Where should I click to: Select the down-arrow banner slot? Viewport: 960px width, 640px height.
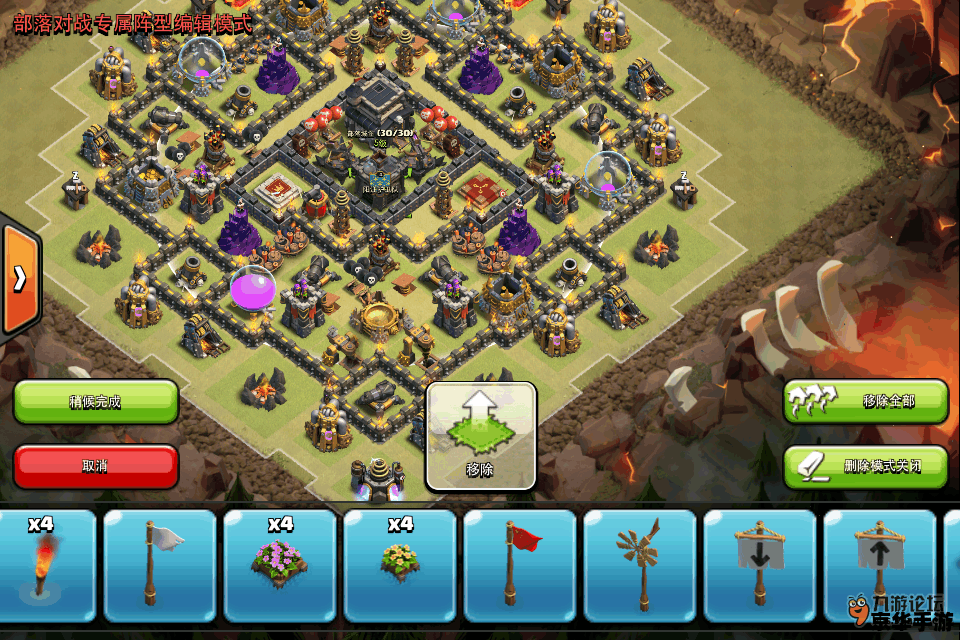point(760,565)
